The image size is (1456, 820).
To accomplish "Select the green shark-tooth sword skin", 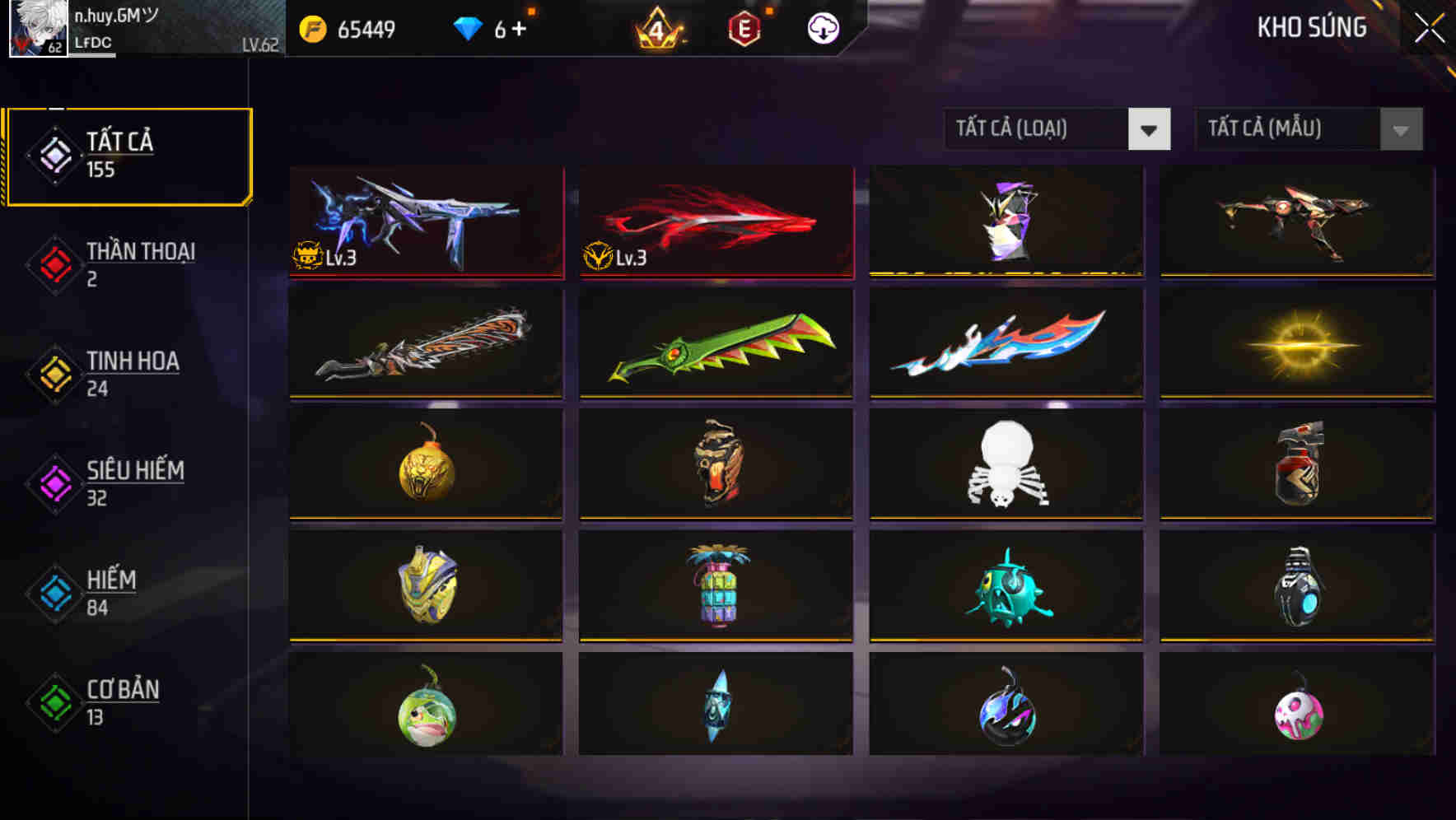I will click(x=715, y=342).
